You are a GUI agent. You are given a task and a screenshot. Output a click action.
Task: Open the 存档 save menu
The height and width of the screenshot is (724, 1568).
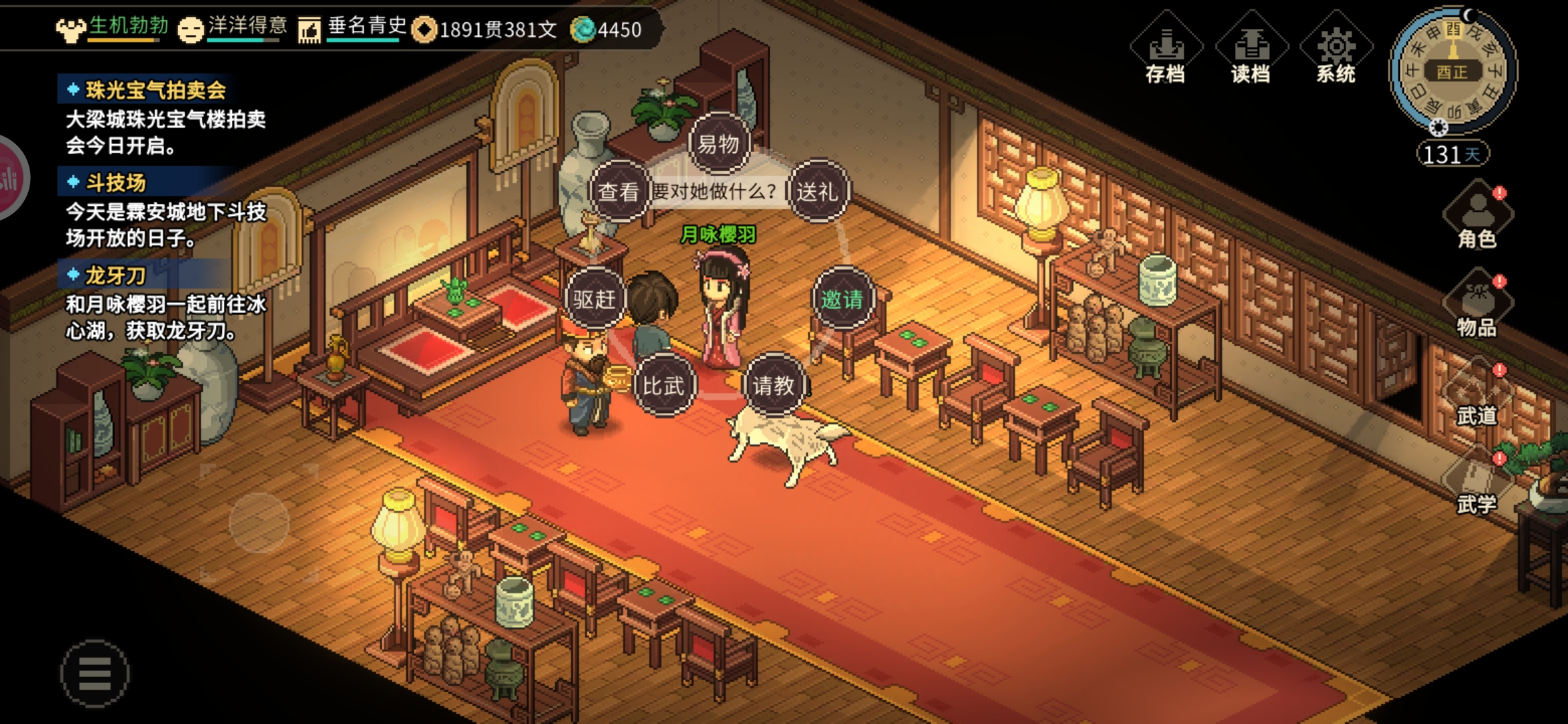coord(1166,50)
